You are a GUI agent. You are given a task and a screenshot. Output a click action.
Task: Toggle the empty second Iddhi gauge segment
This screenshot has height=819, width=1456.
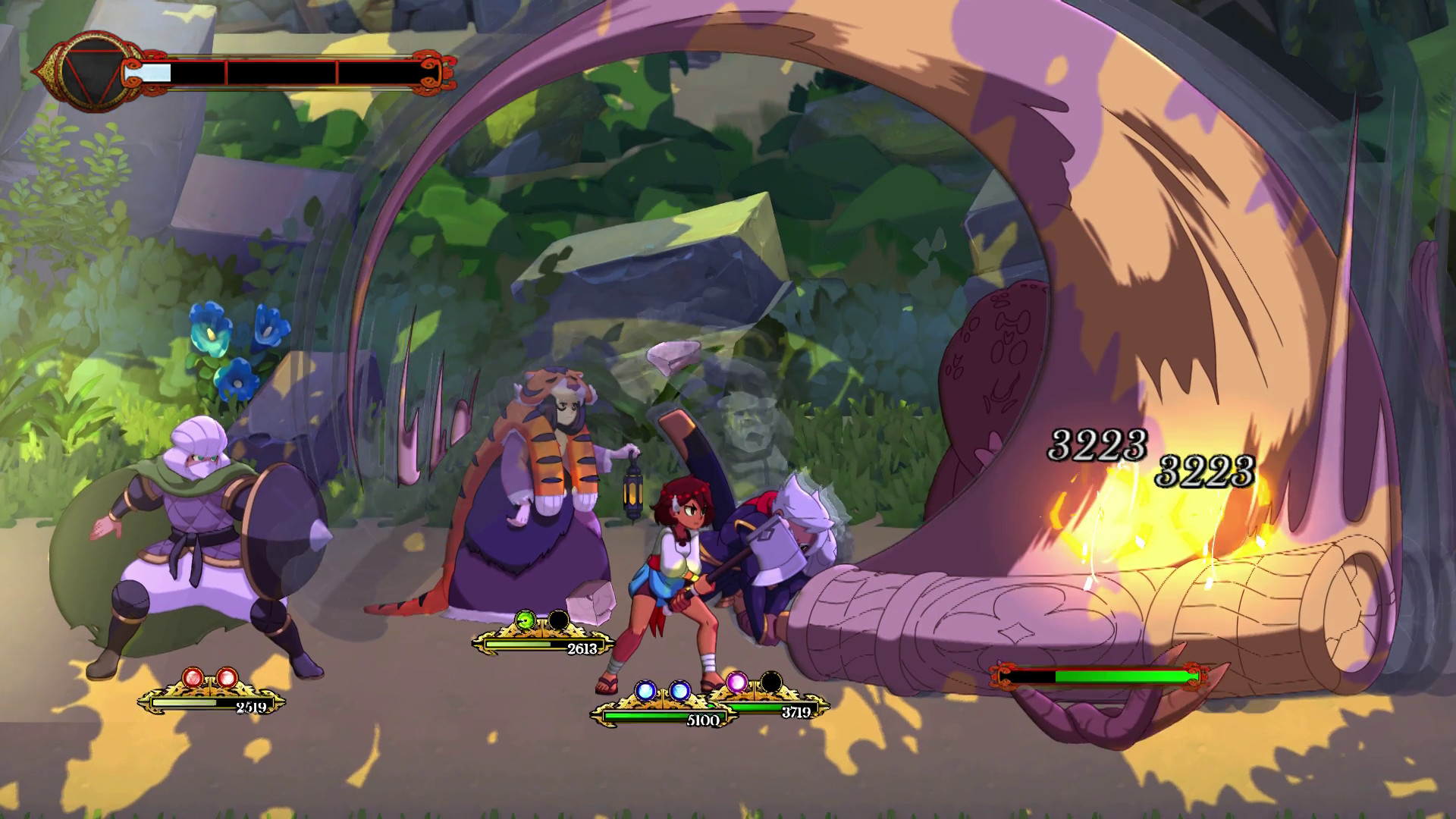pos(282,72)
